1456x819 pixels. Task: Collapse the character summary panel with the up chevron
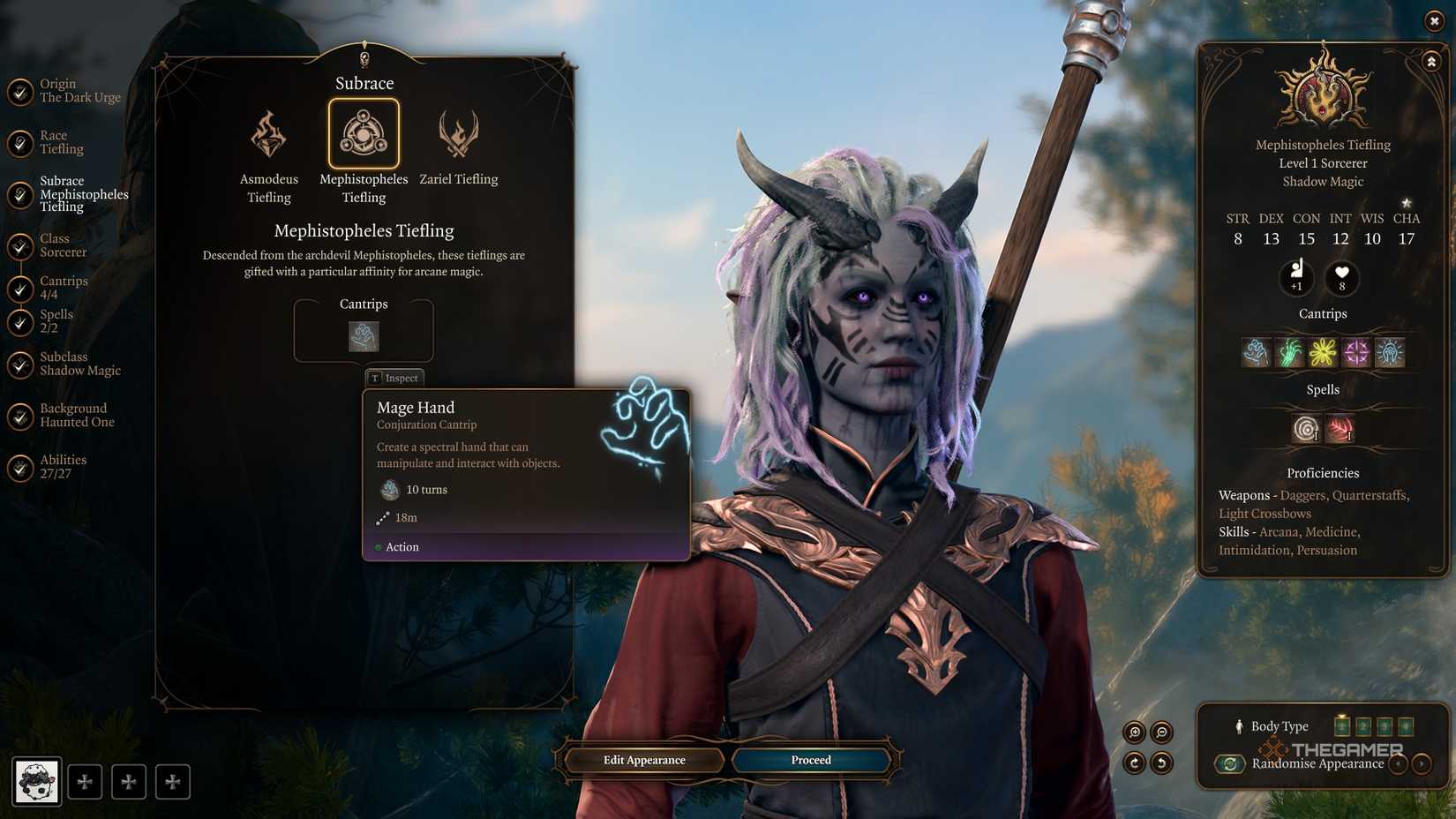coord(1430,61)
